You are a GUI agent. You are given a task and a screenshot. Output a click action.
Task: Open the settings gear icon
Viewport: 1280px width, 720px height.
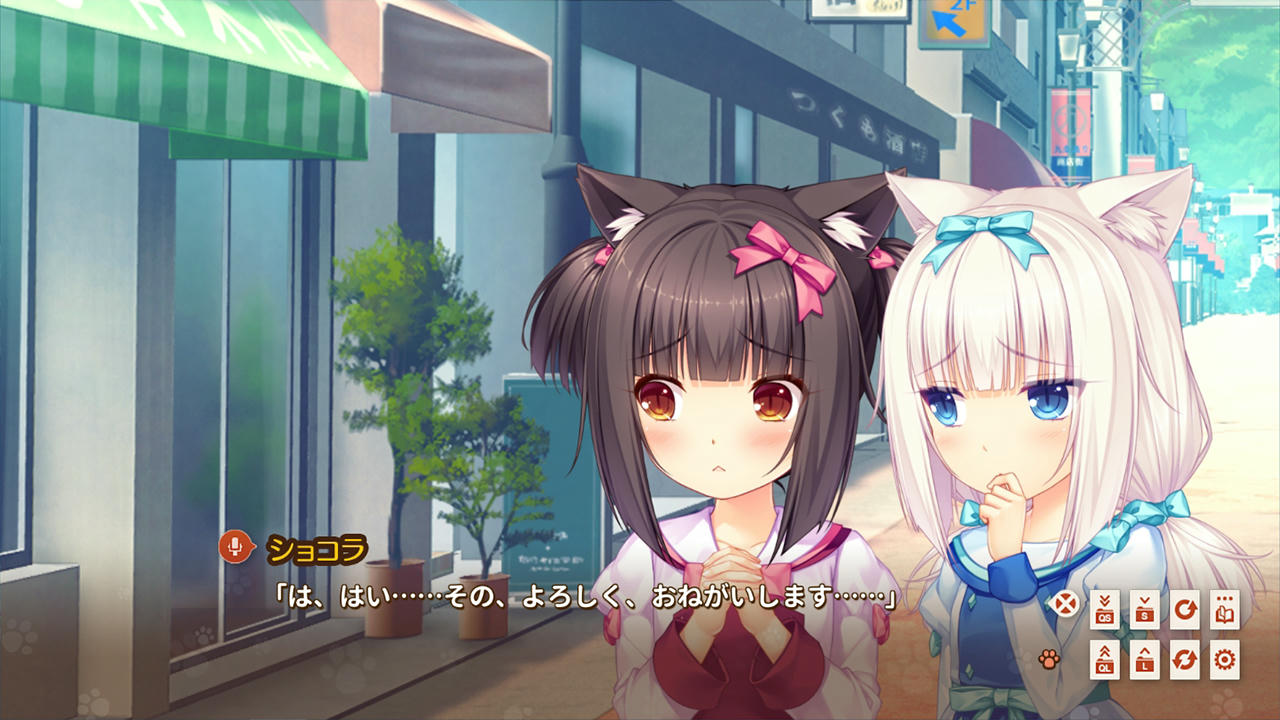pyautogui.click(x=1224, y=660)
